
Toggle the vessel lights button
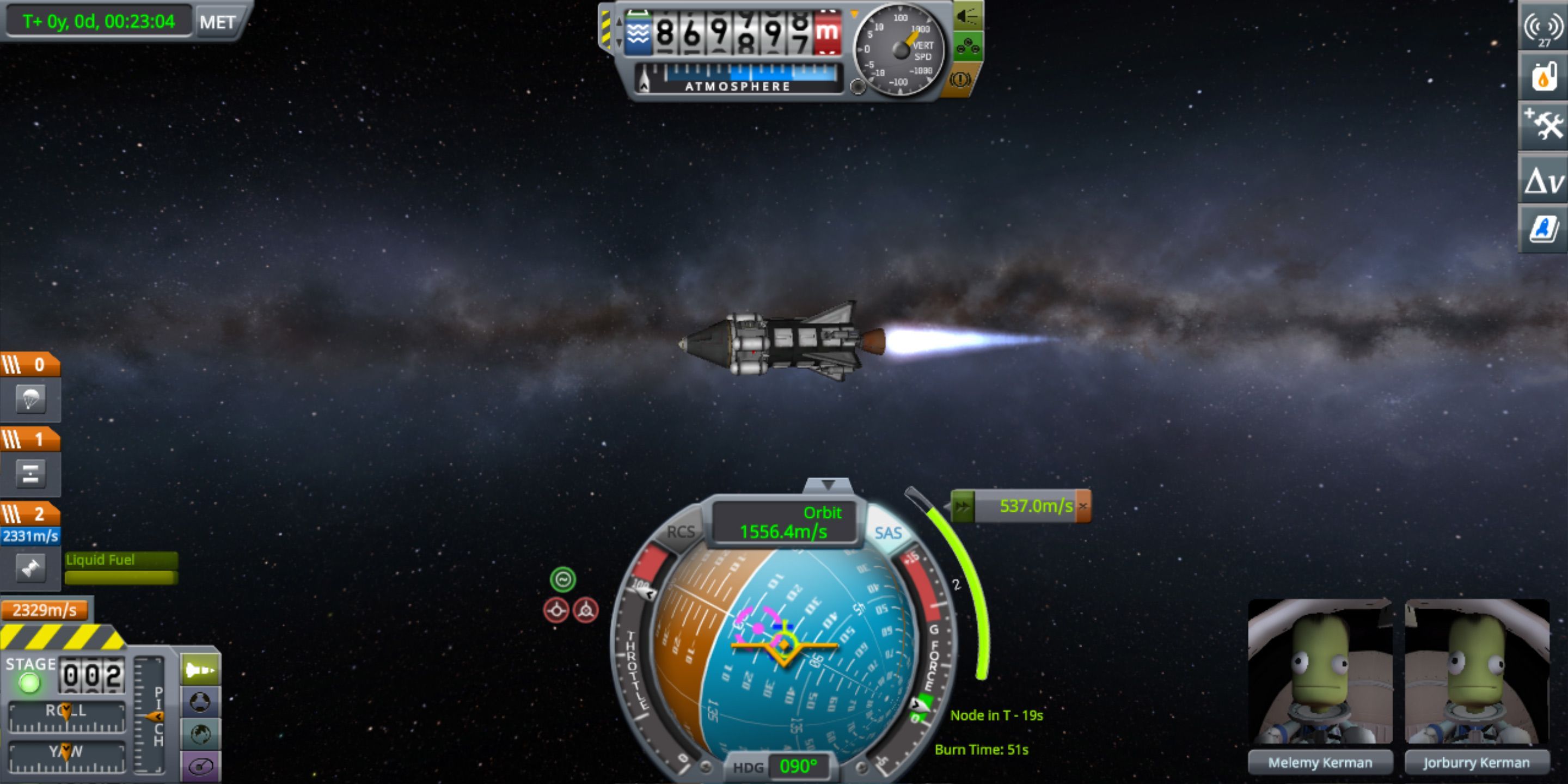[x=966, y=16]
